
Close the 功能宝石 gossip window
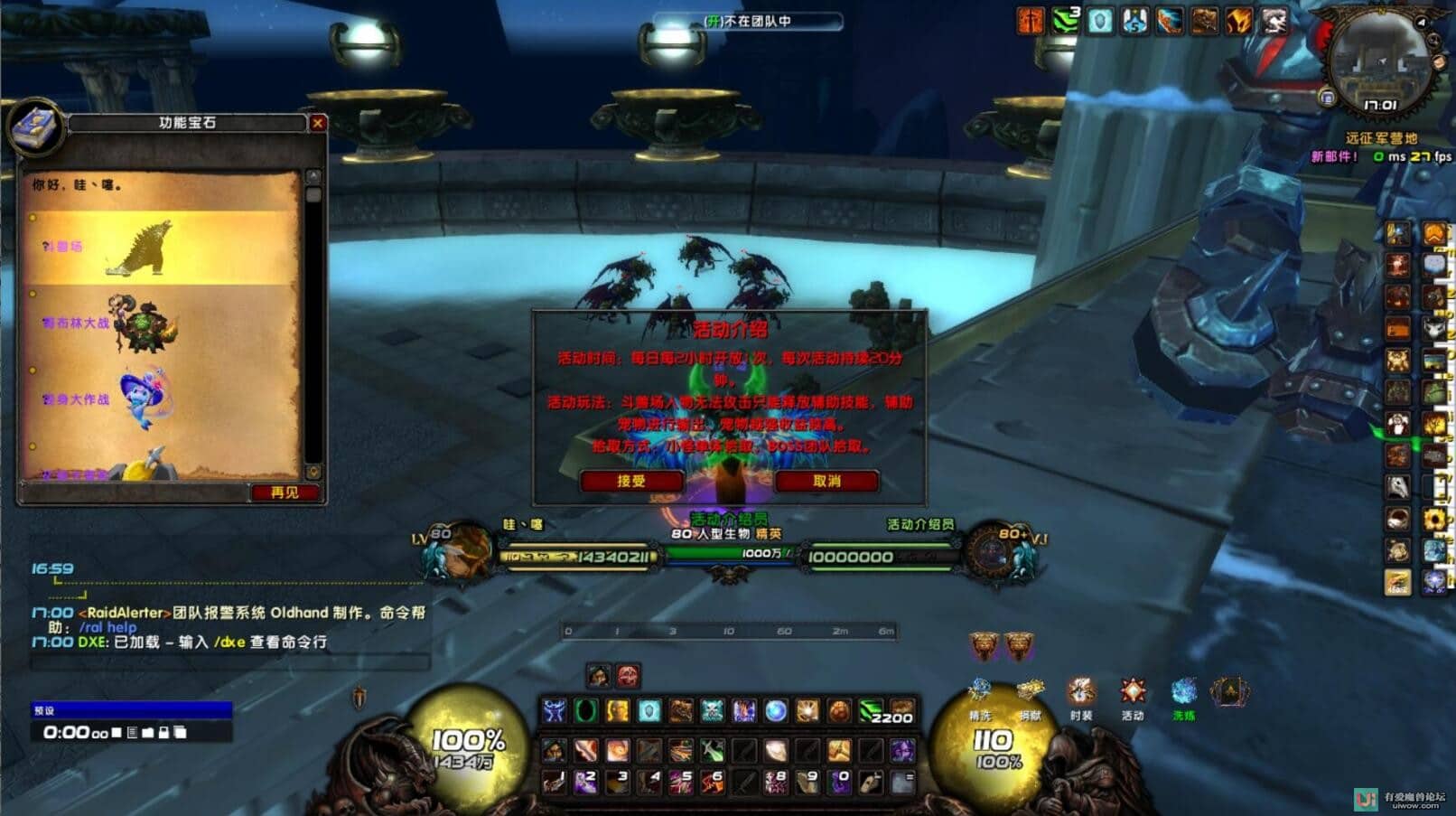pyautogui.click(x=317, y=123)
